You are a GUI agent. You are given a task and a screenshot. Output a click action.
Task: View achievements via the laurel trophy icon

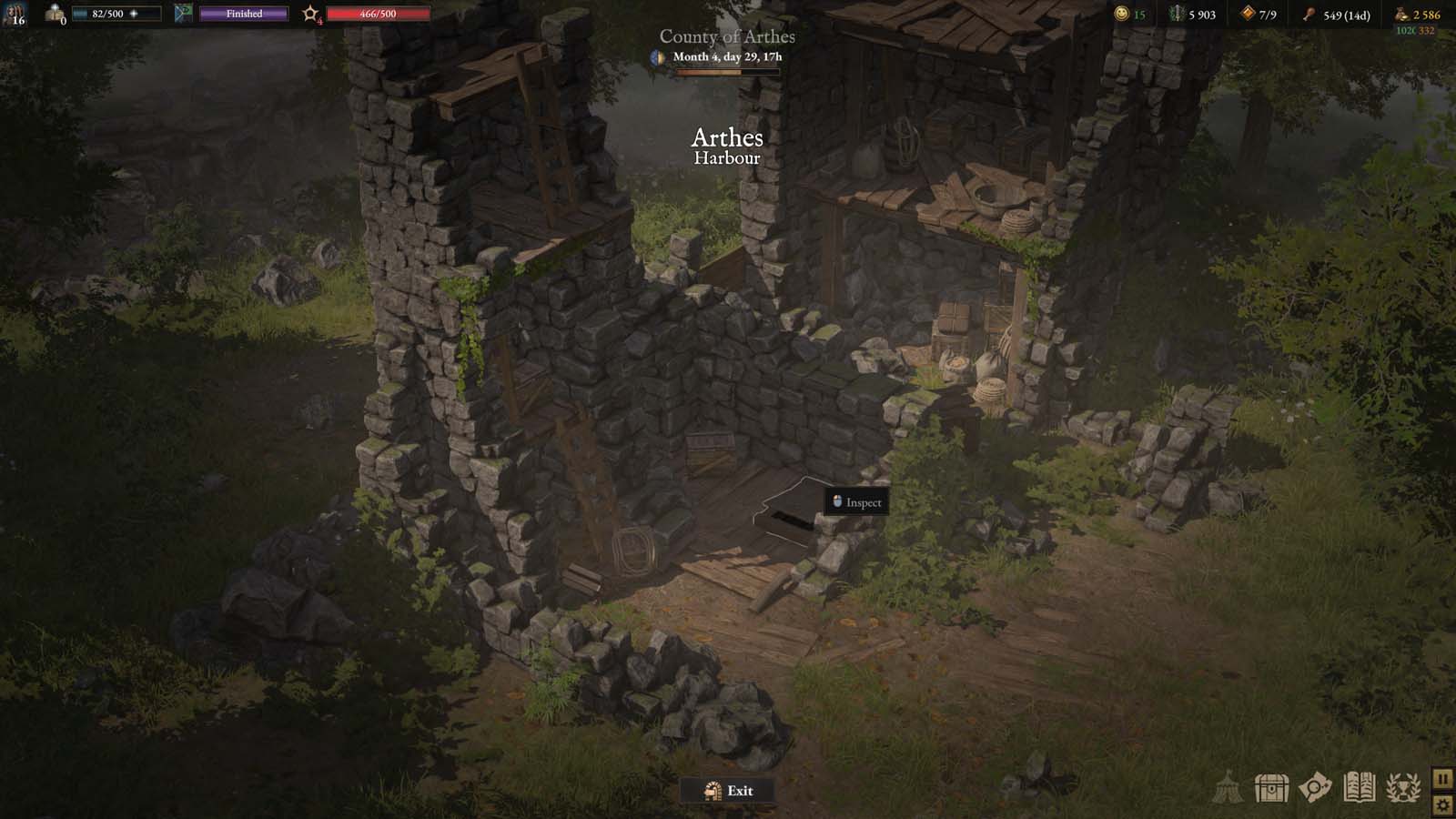coord(1403,790)
